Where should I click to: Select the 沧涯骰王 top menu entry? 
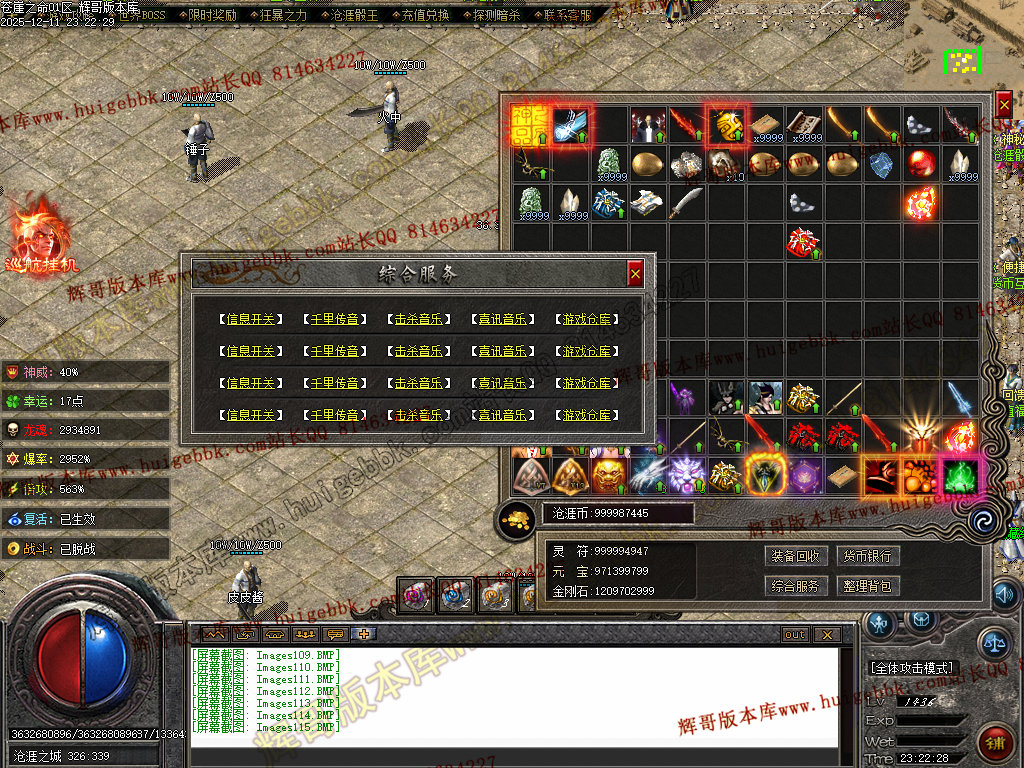tap(354, 15)
